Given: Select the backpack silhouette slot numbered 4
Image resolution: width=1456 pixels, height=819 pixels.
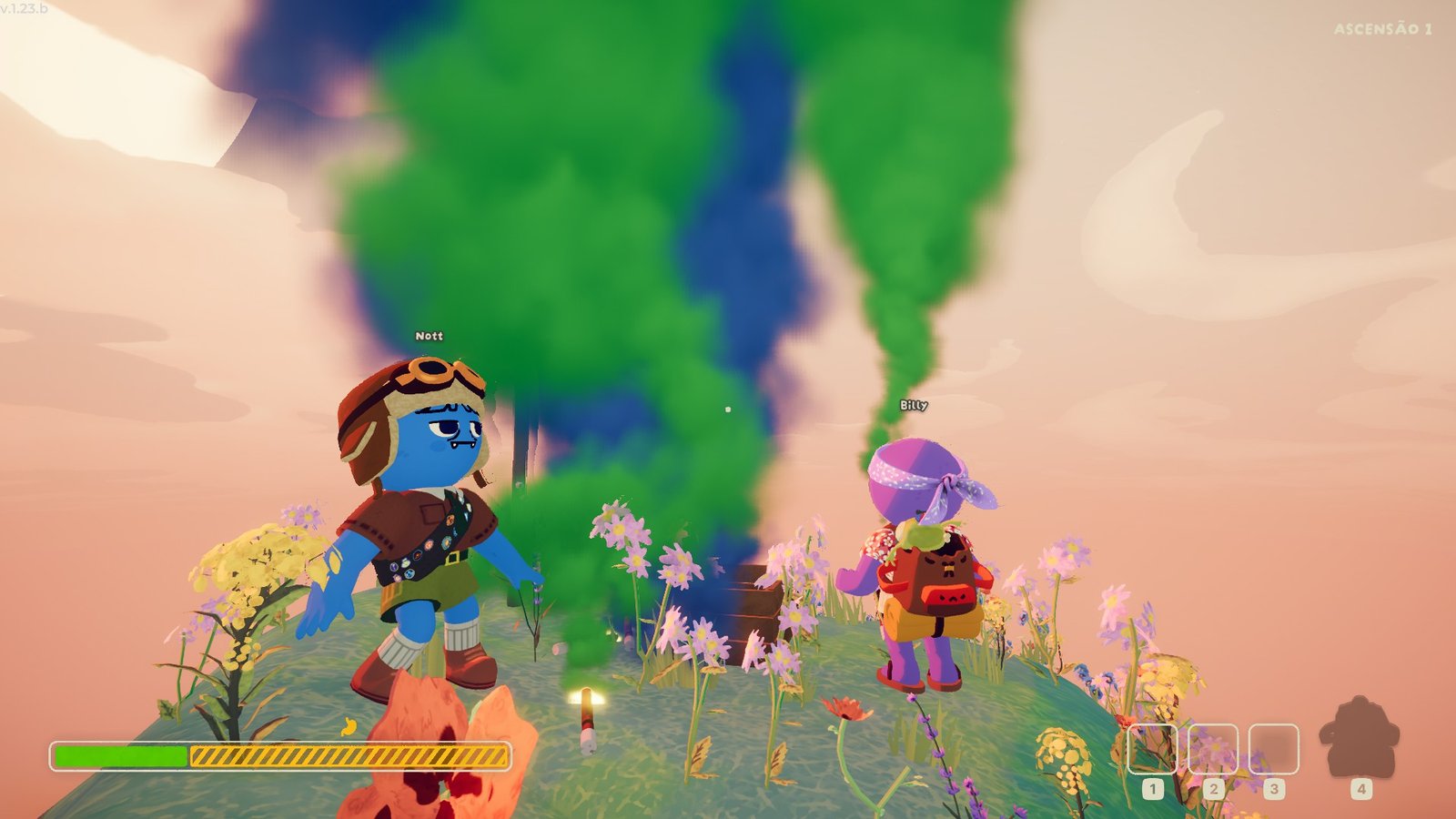Looking at the screenshot, I should (1360, 739).
